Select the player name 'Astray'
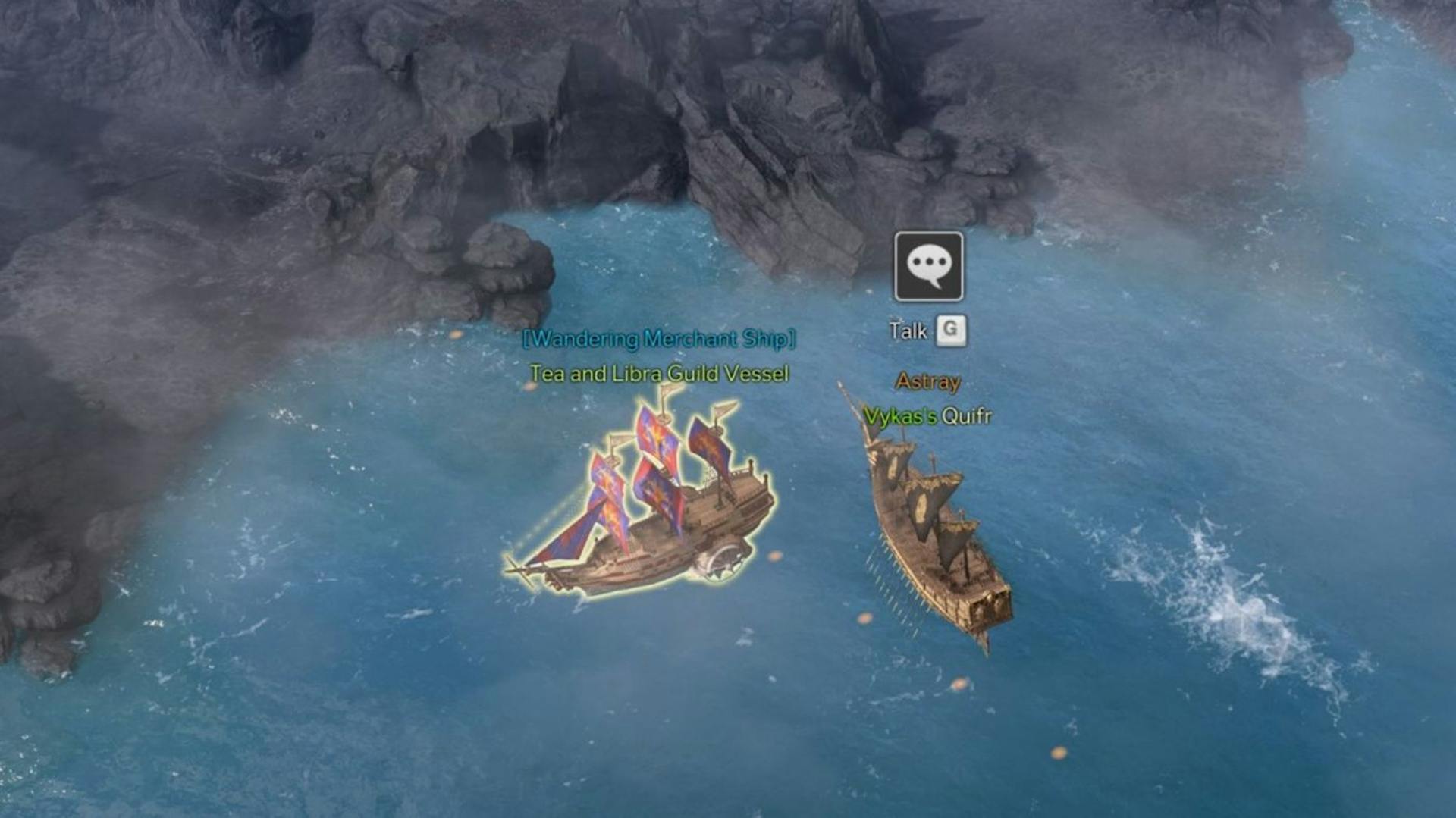1456x818 pixels. coord(928,382)
